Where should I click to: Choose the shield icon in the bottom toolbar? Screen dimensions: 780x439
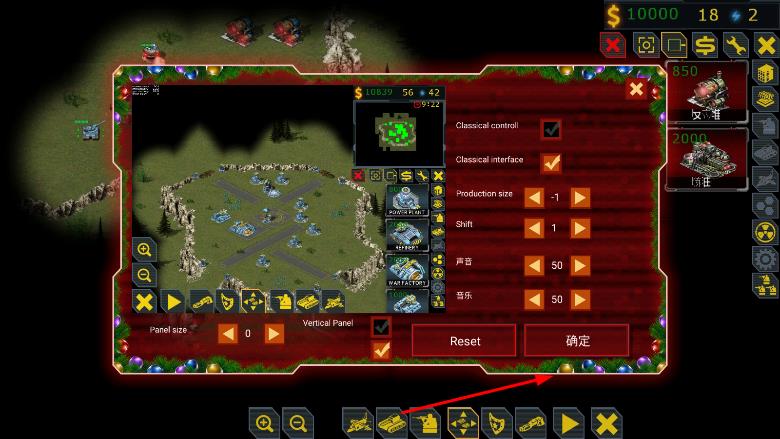tap(496, 423)
